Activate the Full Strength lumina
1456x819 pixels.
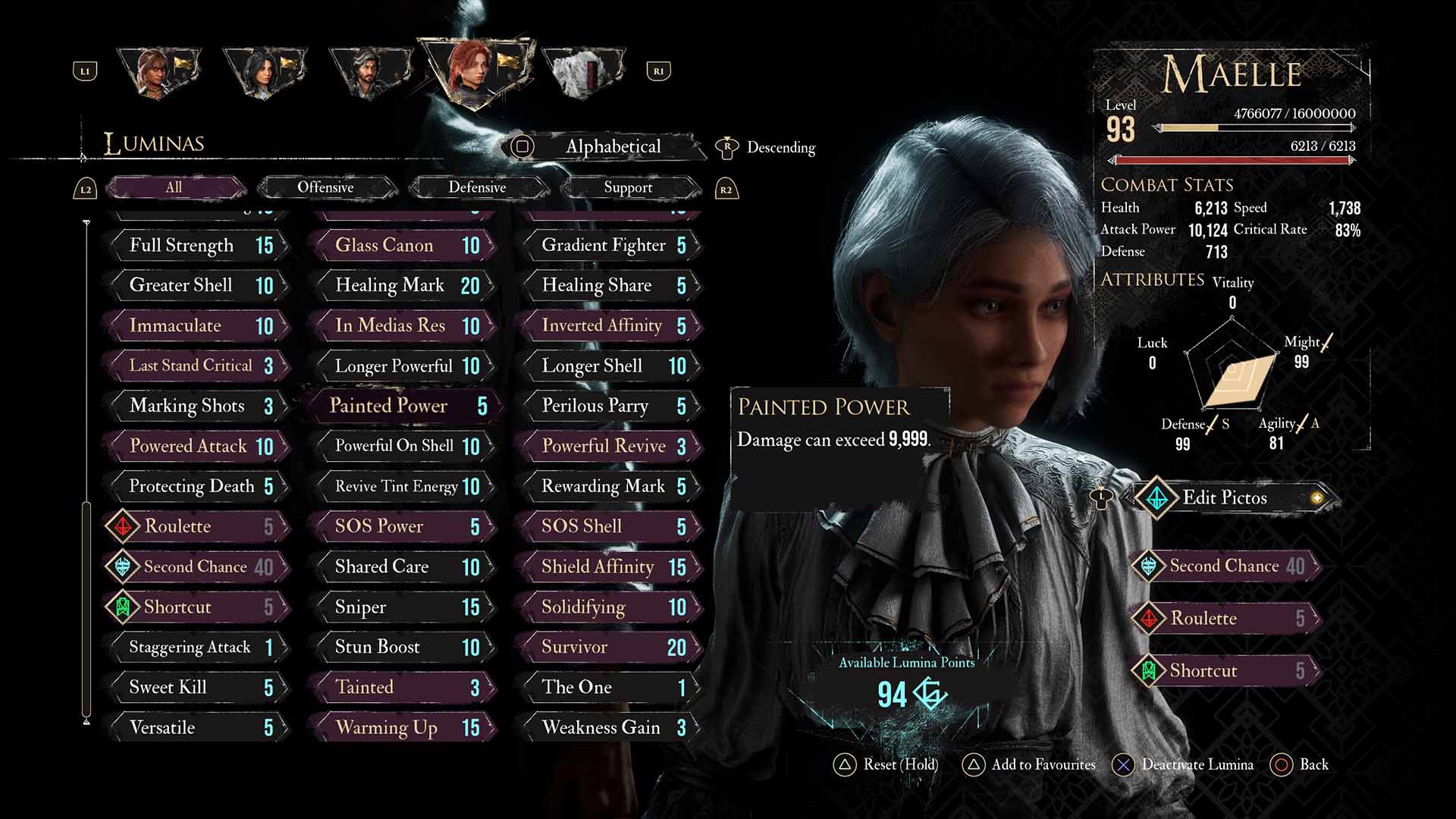(x=197, y=245)
